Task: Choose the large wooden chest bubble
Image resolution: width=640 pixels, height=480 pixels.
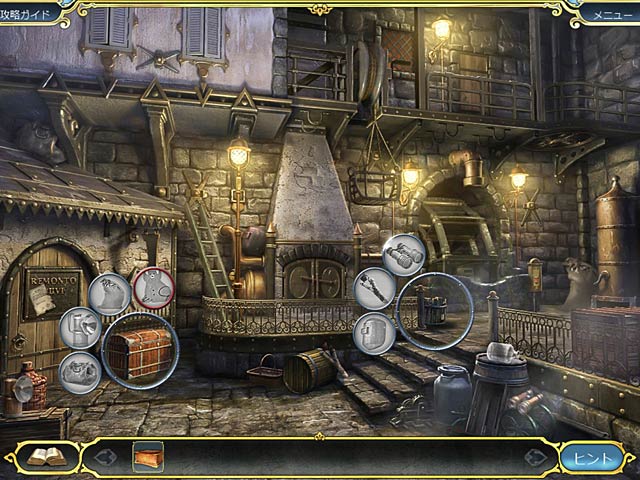Action: (140, 350)
